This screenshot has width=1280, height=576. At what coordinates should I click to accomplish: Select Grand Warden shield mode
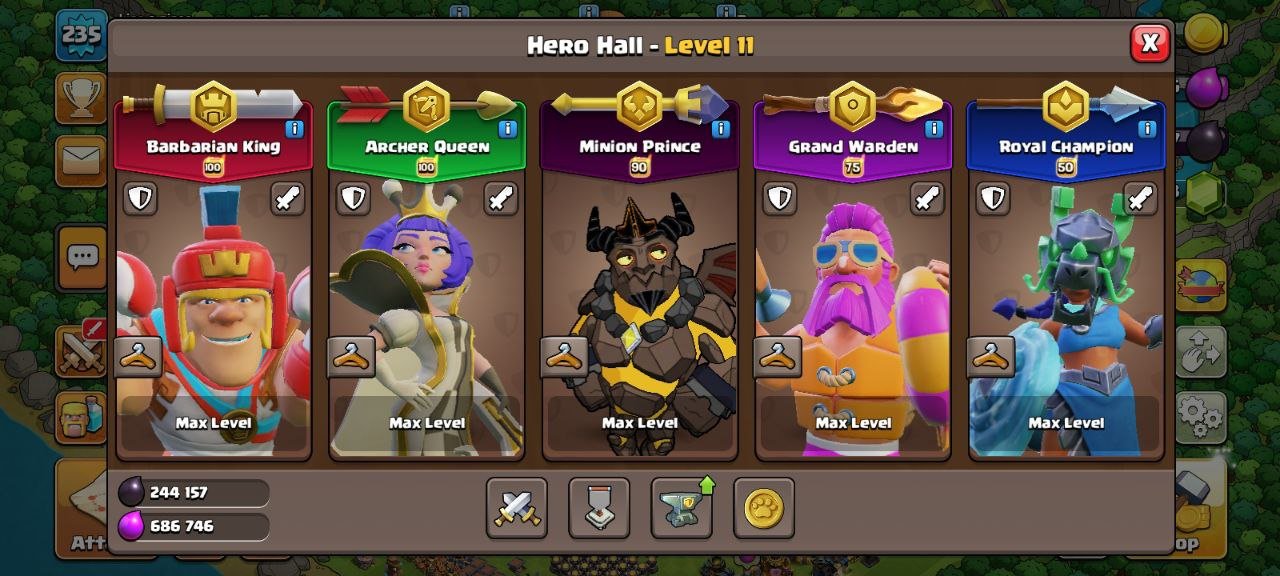(780, 198)
